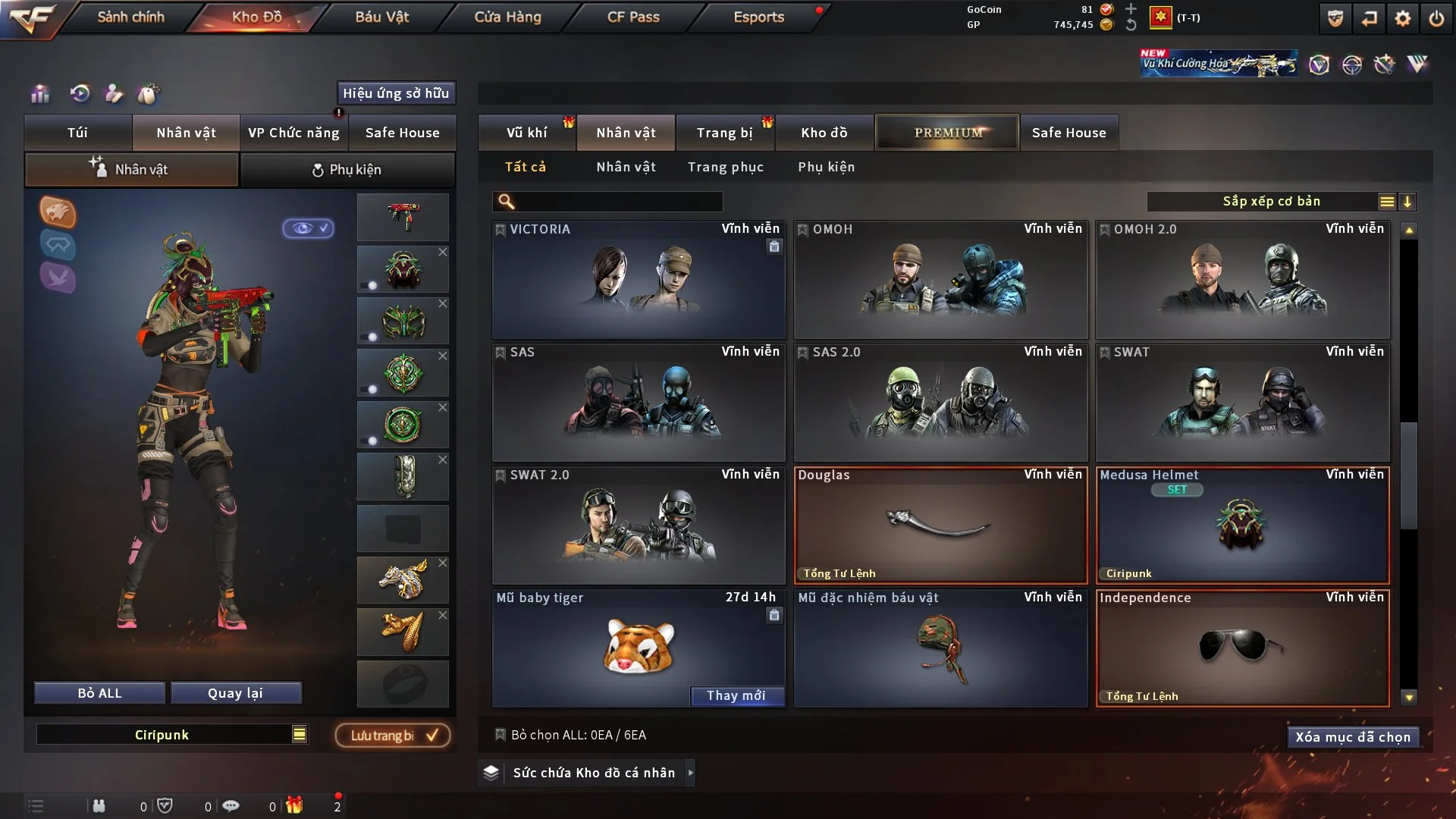Pick the Independence sunglasses item
Viewport: 1456px width, 819px height.
coord(1242,648)
